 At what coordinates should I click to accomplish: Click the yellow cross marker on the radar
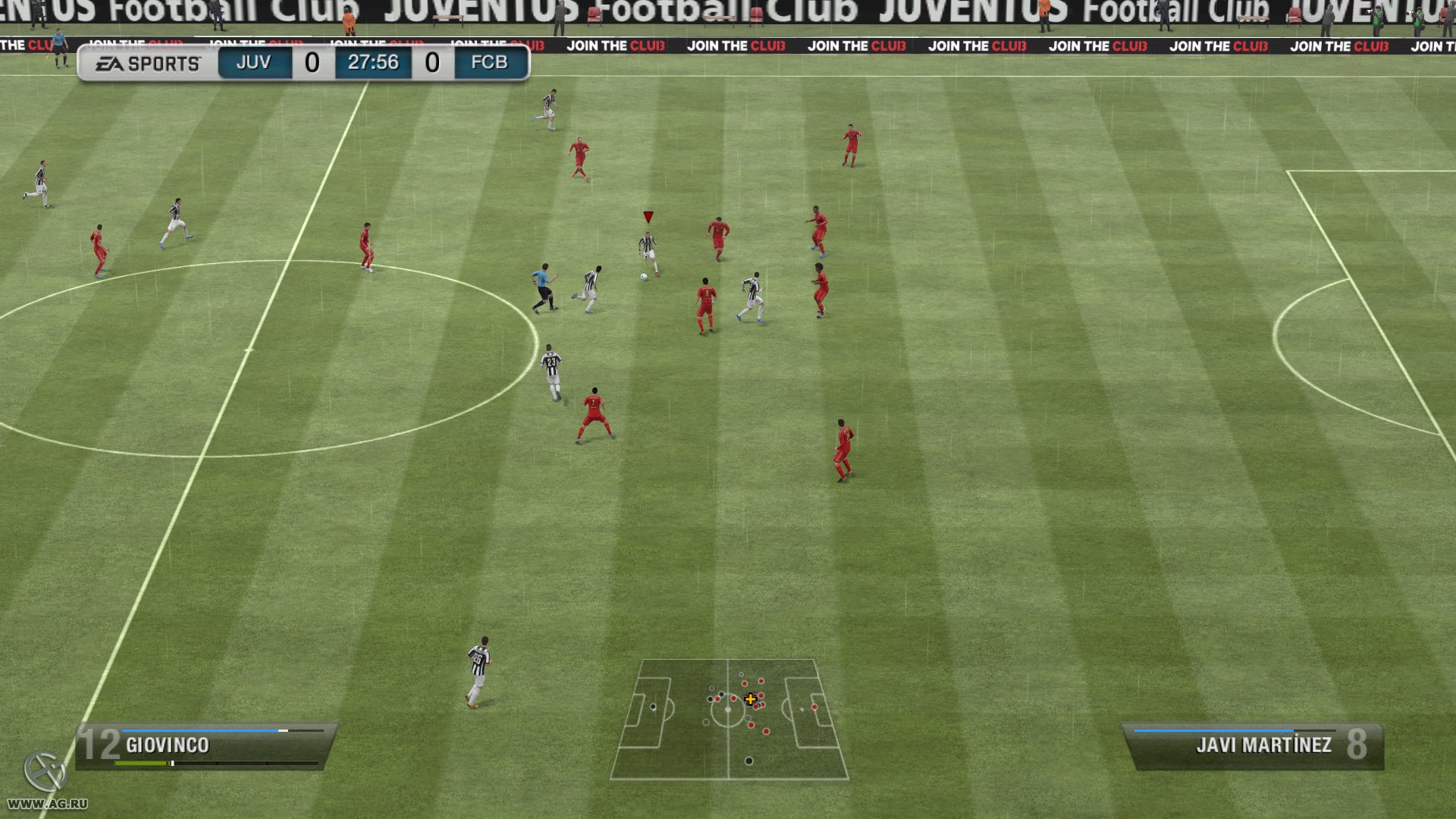pos(750,699)
